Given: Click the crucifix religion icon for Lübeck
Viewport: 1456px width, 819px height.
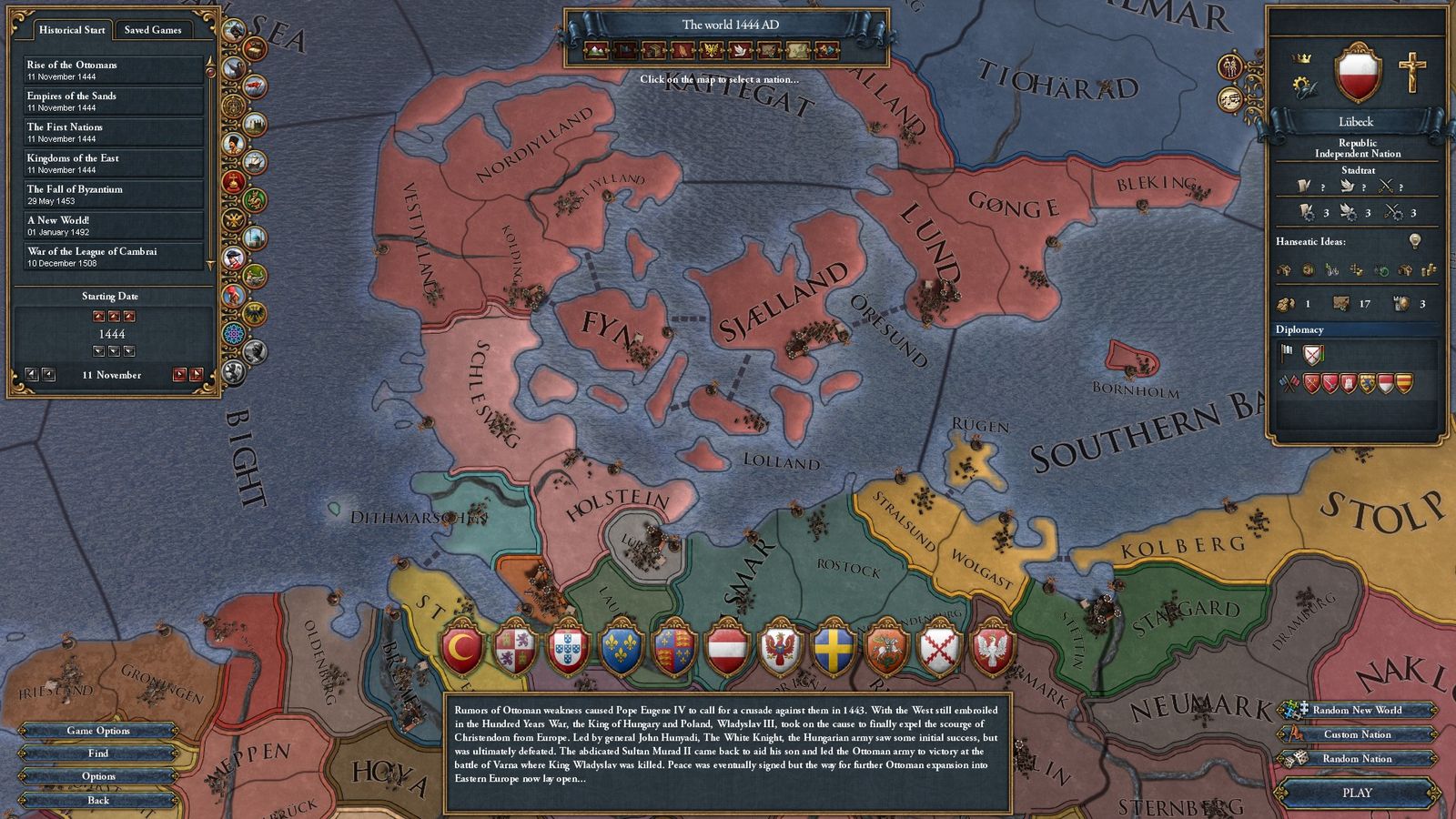Looking at the screenshot, I should (1413, 71).
